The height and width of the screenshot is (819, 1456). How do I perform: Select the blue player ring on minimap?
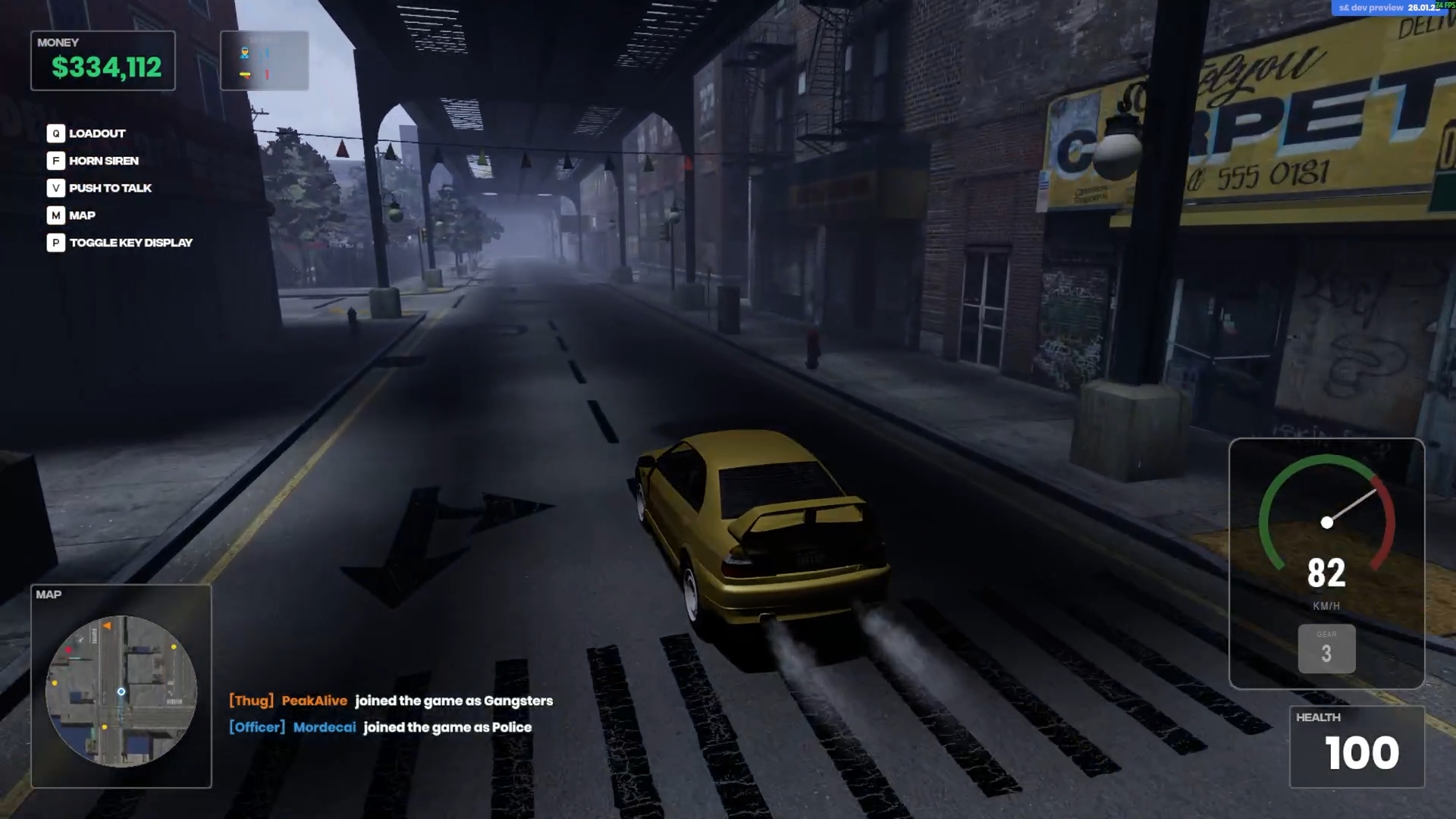coord(121,692)
